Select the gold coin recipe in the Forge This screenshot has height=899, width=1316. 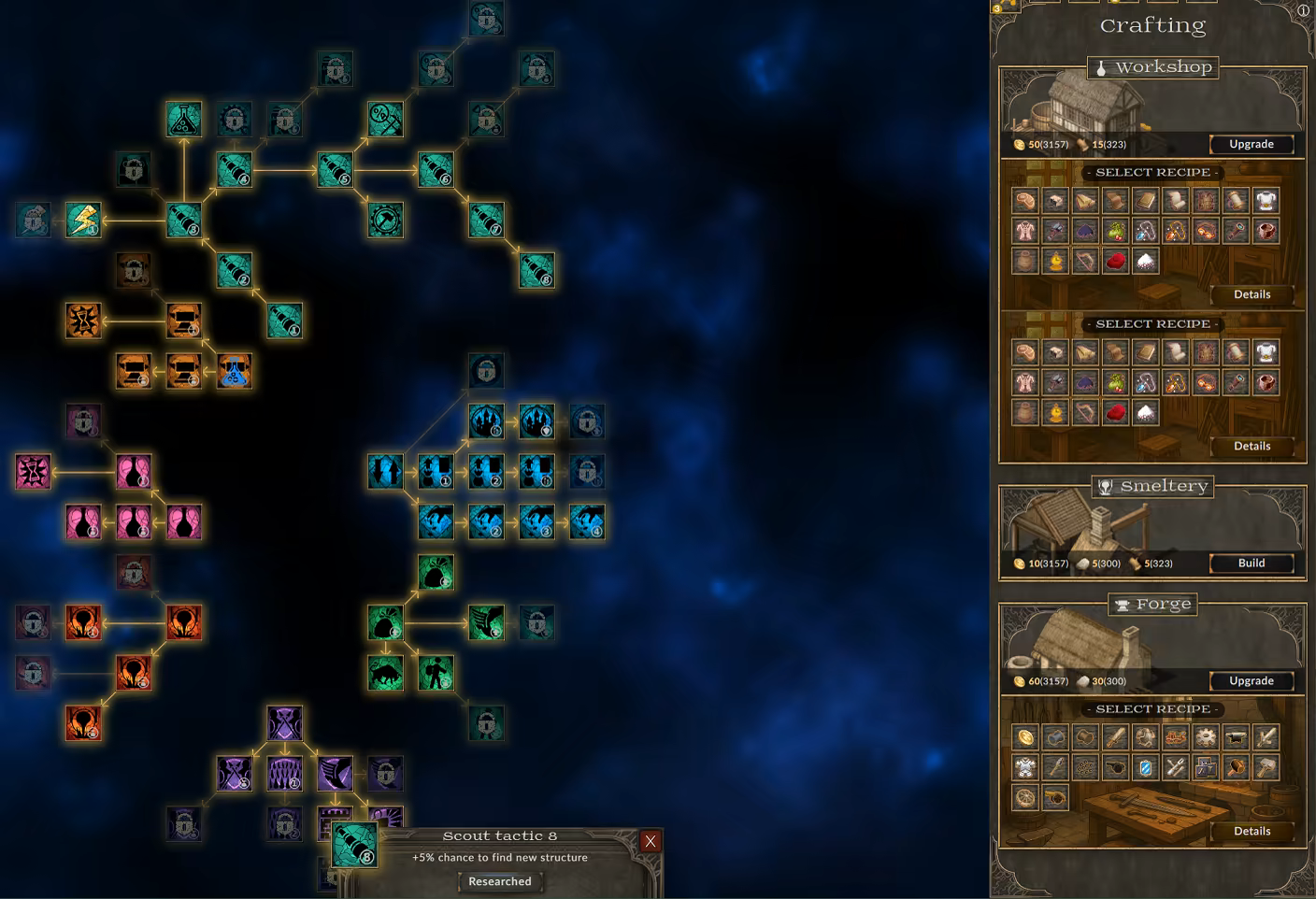1023,737
